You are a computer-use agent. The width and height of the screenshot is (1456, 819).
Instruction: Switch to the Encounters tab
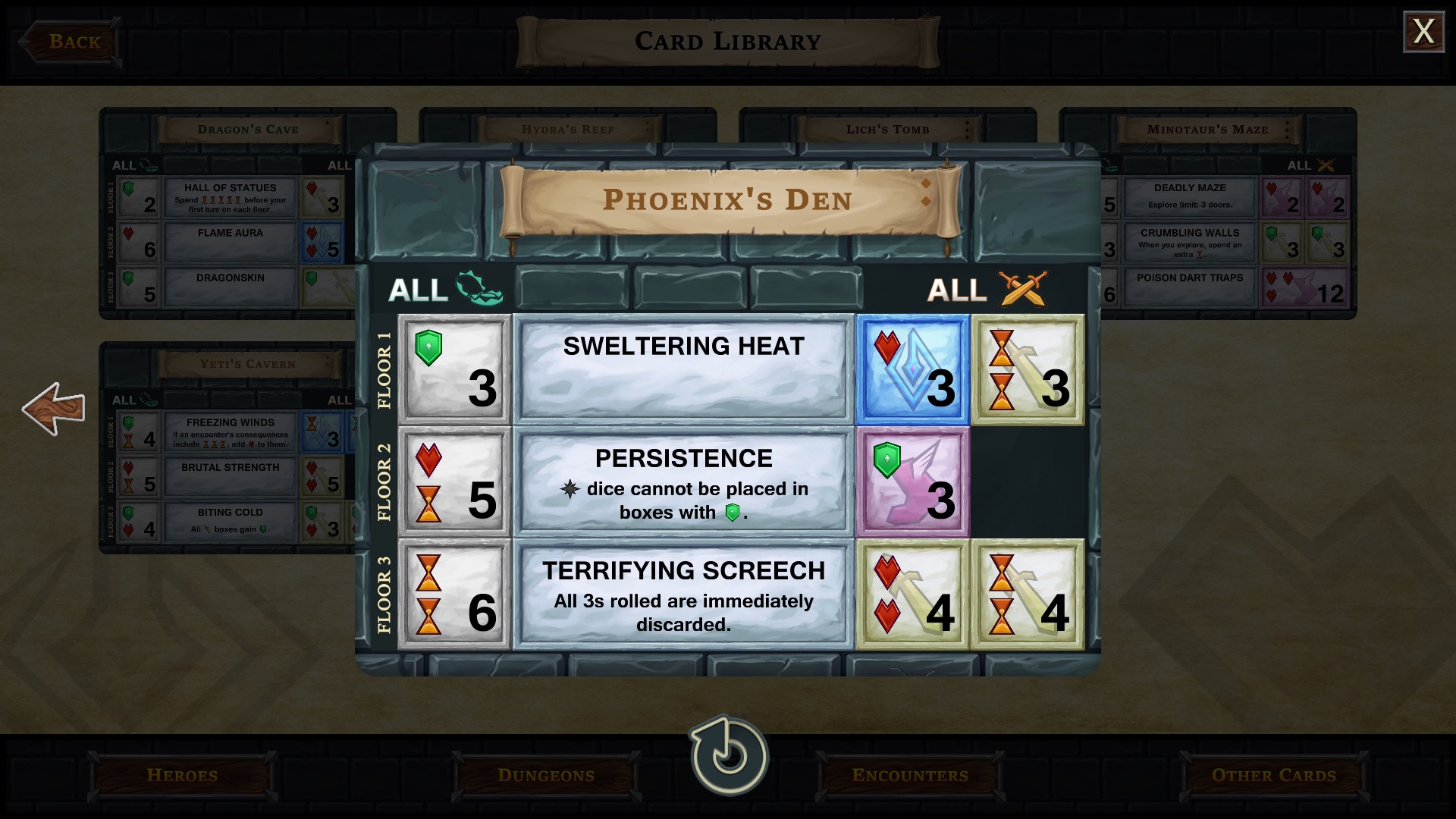(910, 775)
